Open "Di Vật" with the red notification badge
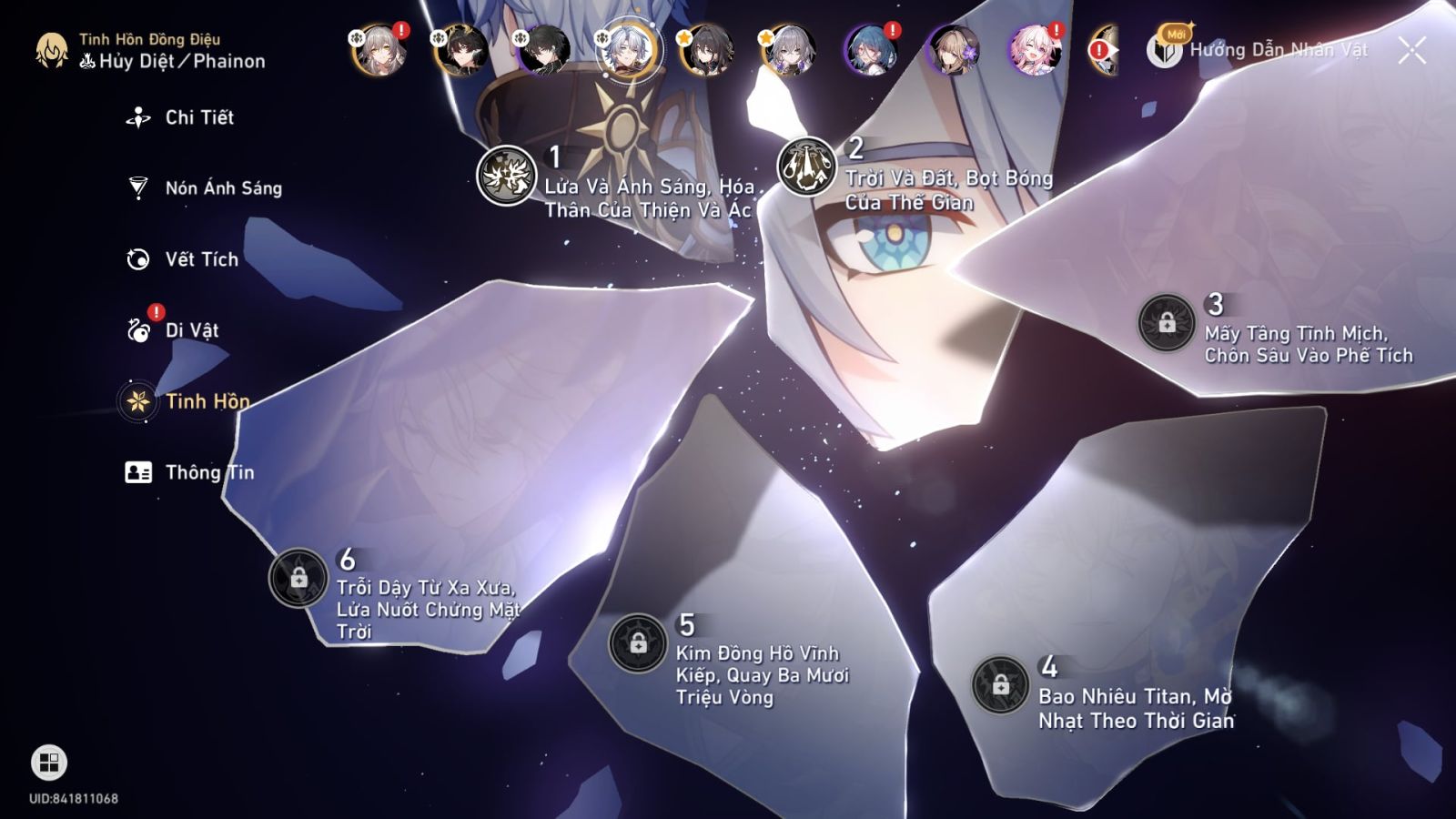 [192, 330]
